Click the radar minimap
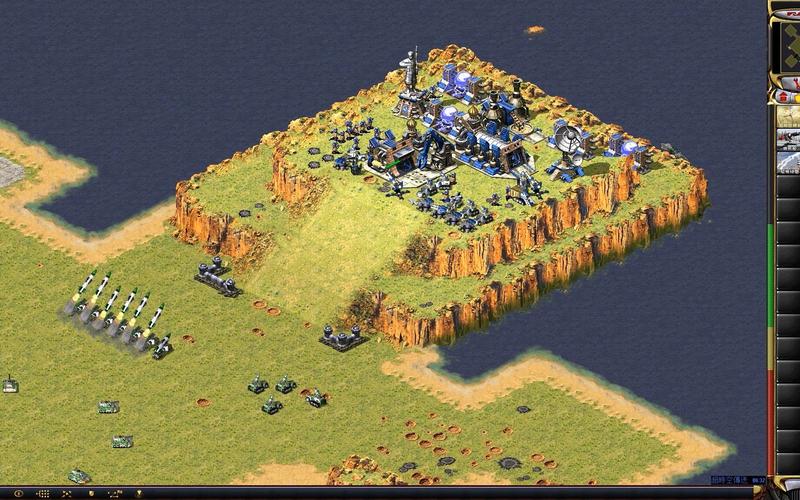This screenshot has height=500, width=800. tap(787, 45)
